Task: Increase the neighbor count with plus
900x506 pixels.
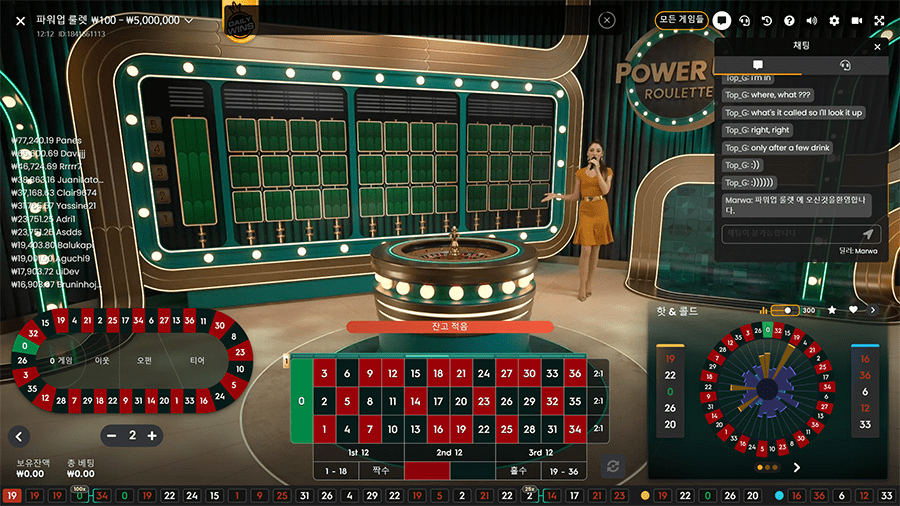Action: click(152, 436)
